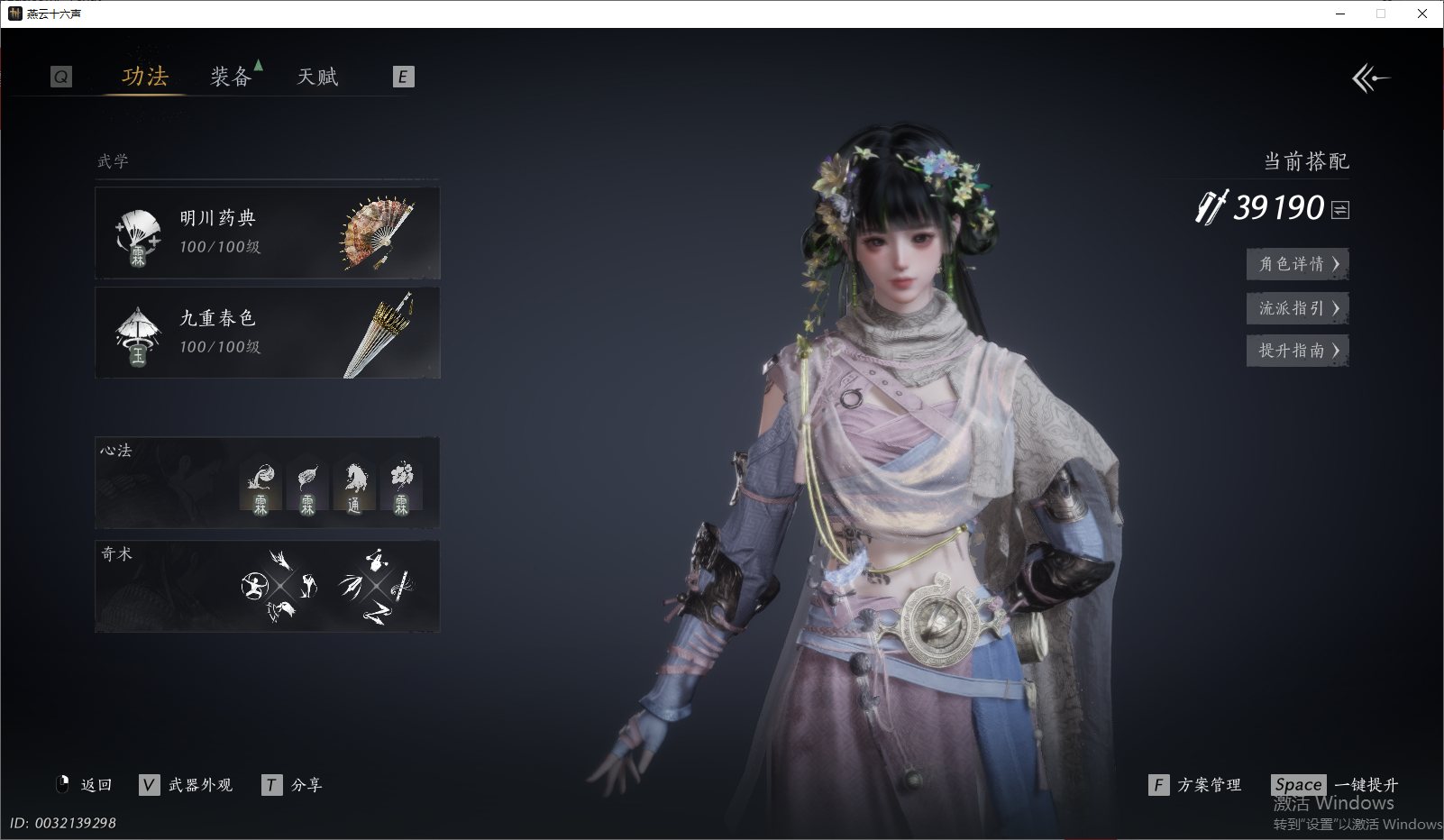
Task: Click the 分享 share option
Action: 293,785
